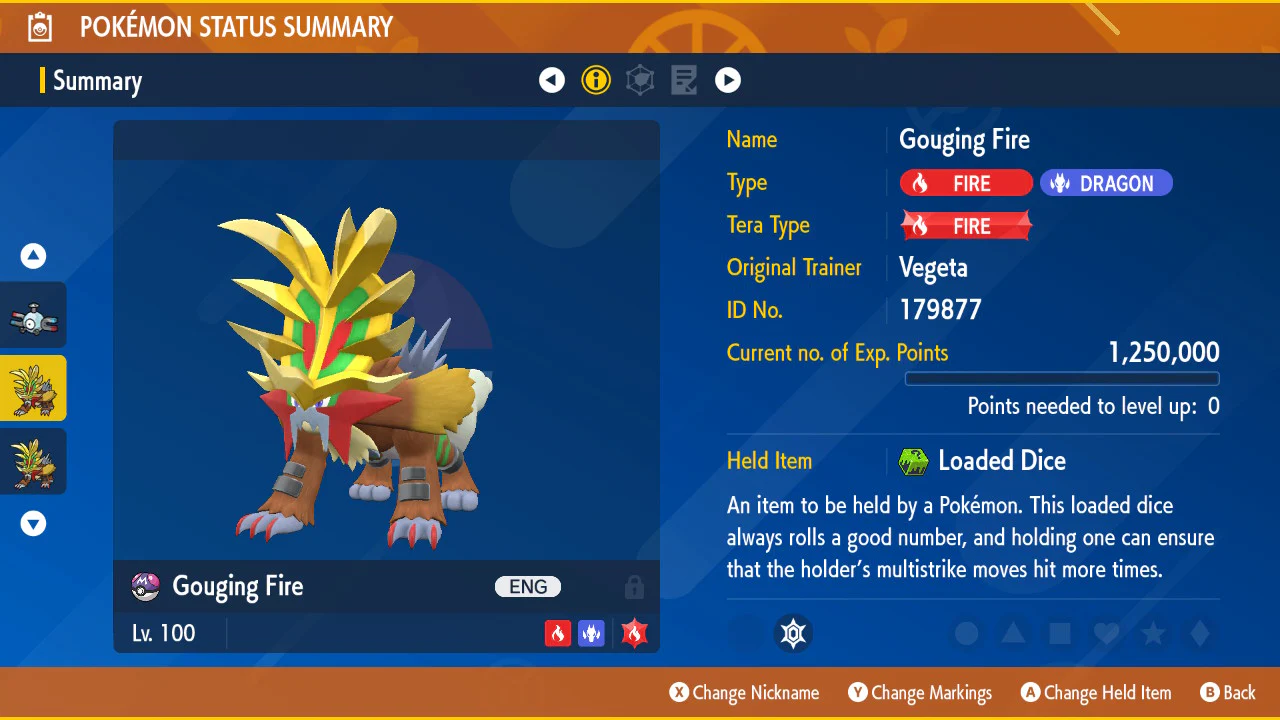The height and width of the screenshot is (720, 1280).
Task: Select the Magnemite party thumbnail
Action: click(34, 316)
